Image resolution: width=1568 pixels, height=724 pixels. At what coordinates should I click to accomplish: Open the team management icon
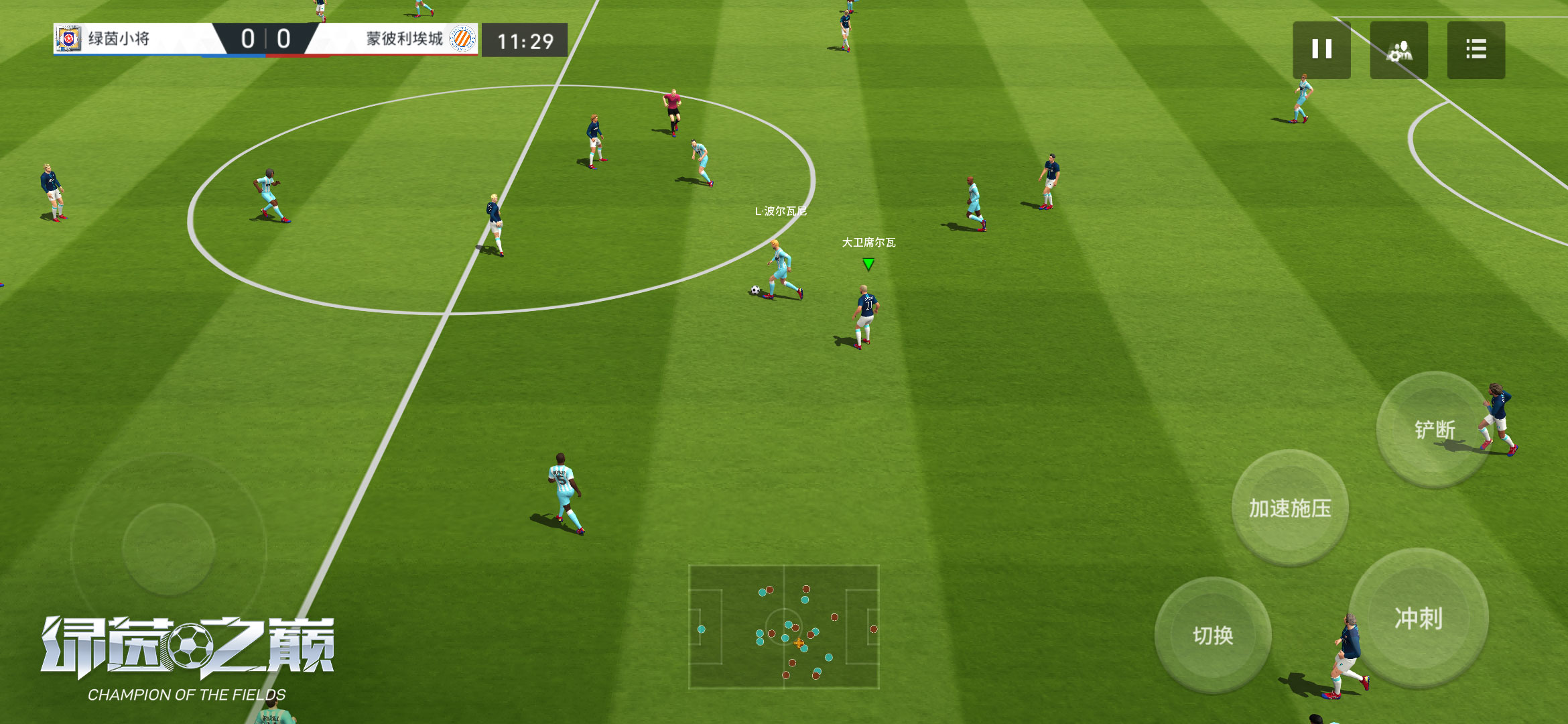(x=1398, y=50)
